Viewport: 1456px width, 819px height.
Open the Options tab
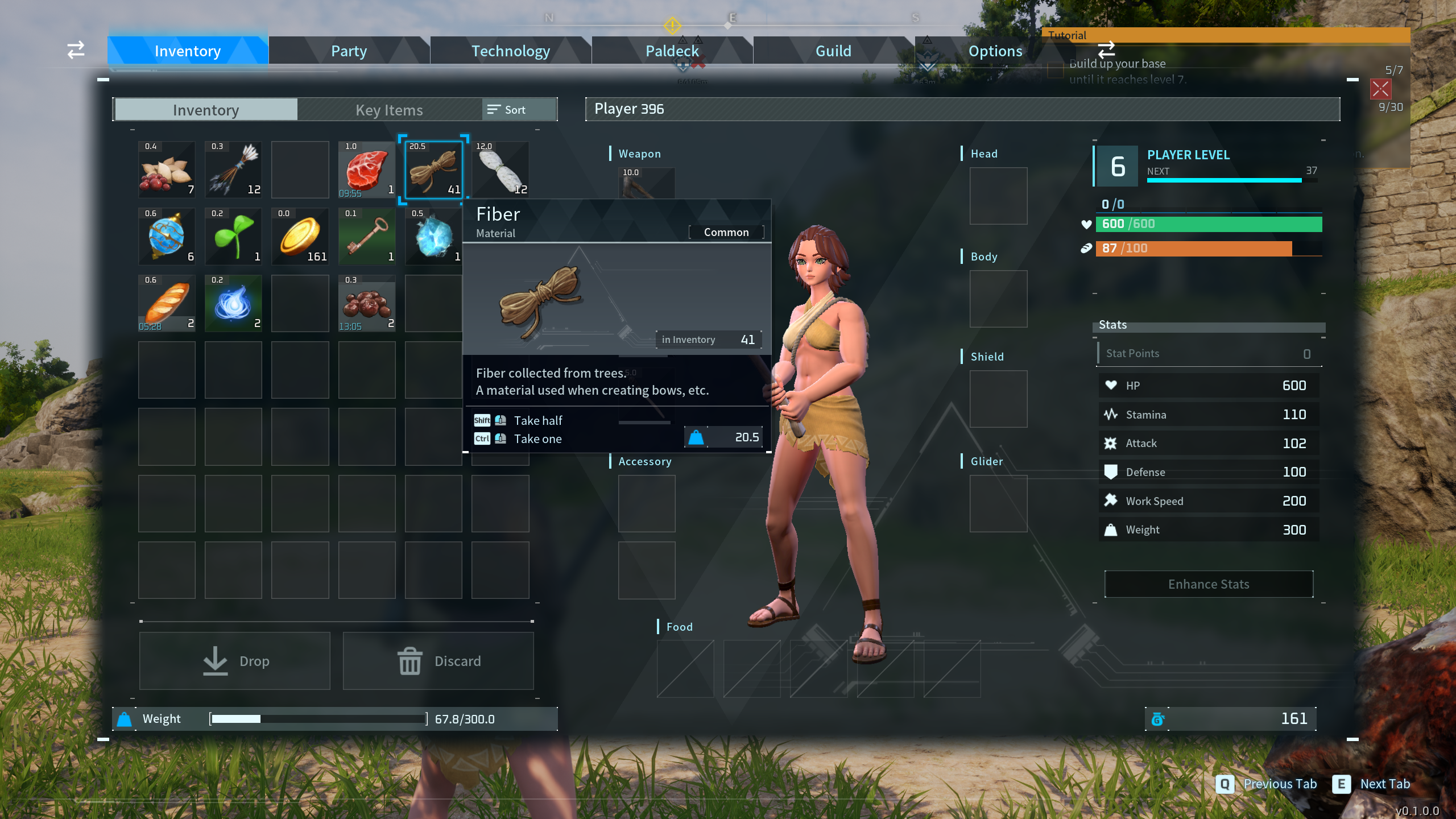point(995,51)
